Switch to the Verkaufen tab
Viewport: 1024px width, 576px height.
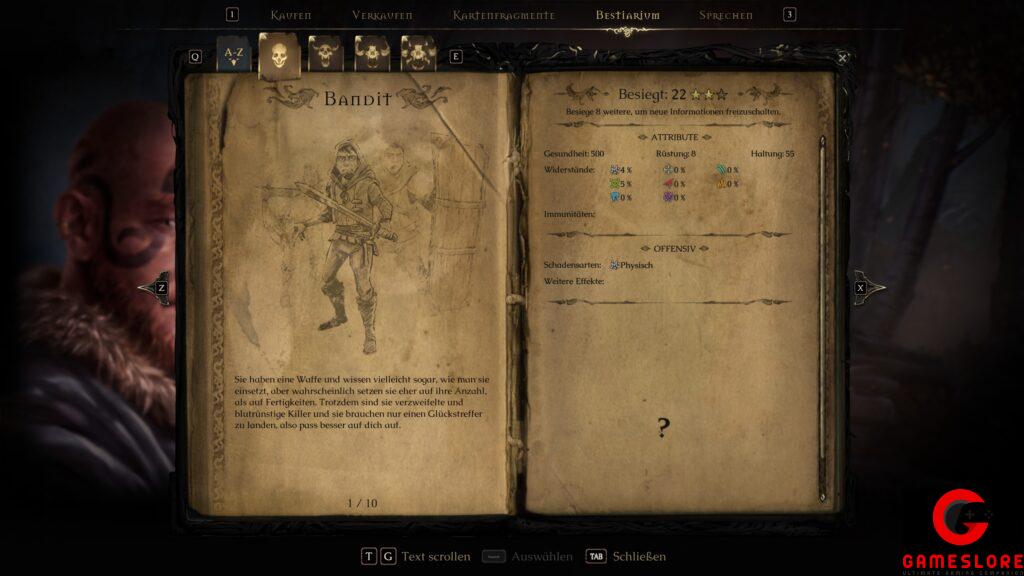(382, 15)
